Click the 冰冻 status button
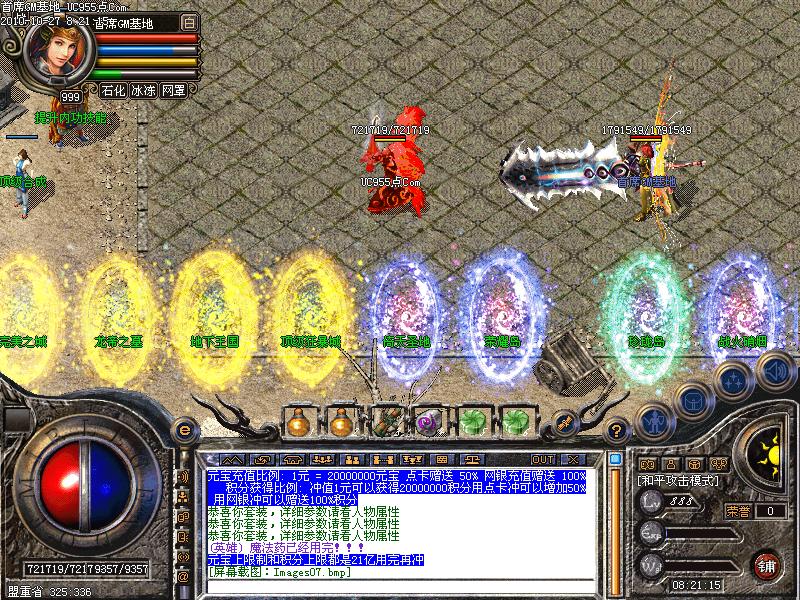 point(144,90)
